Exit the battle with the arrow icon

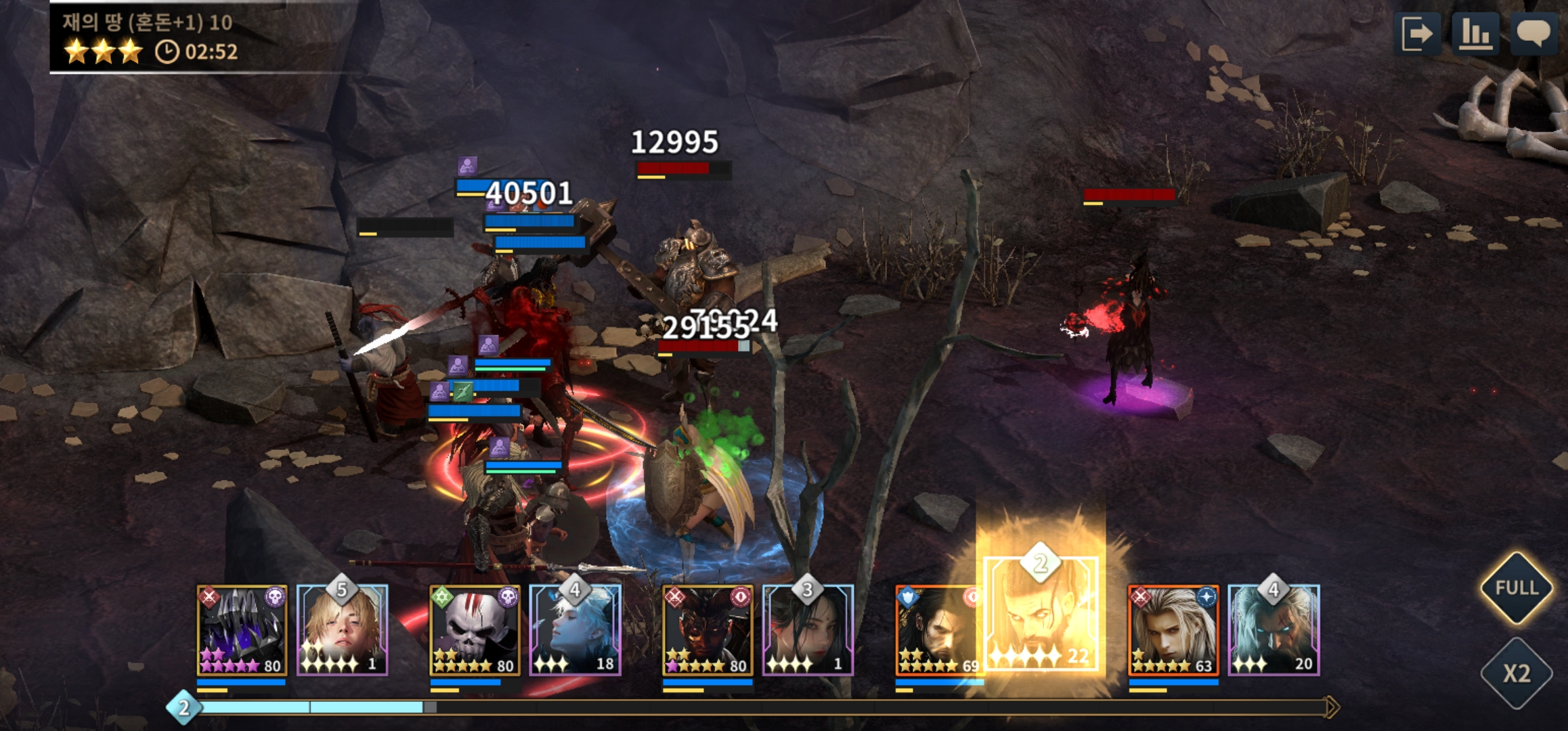[x=1418, y=33]
